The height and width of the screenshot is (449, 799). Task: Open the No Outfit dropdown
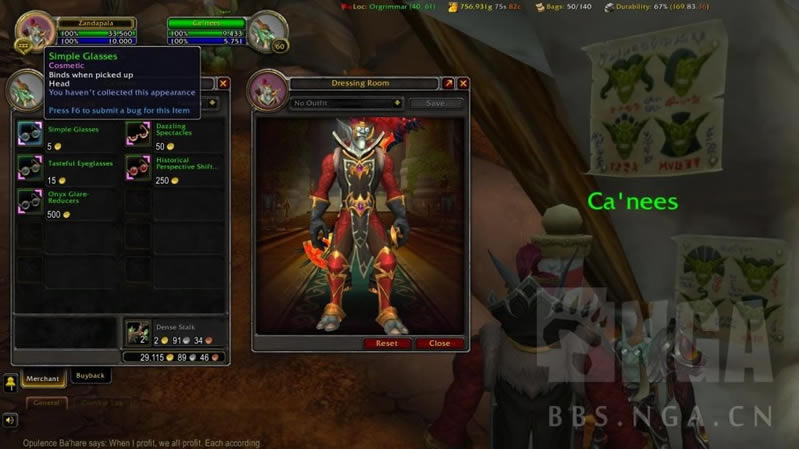click(346, 103)
